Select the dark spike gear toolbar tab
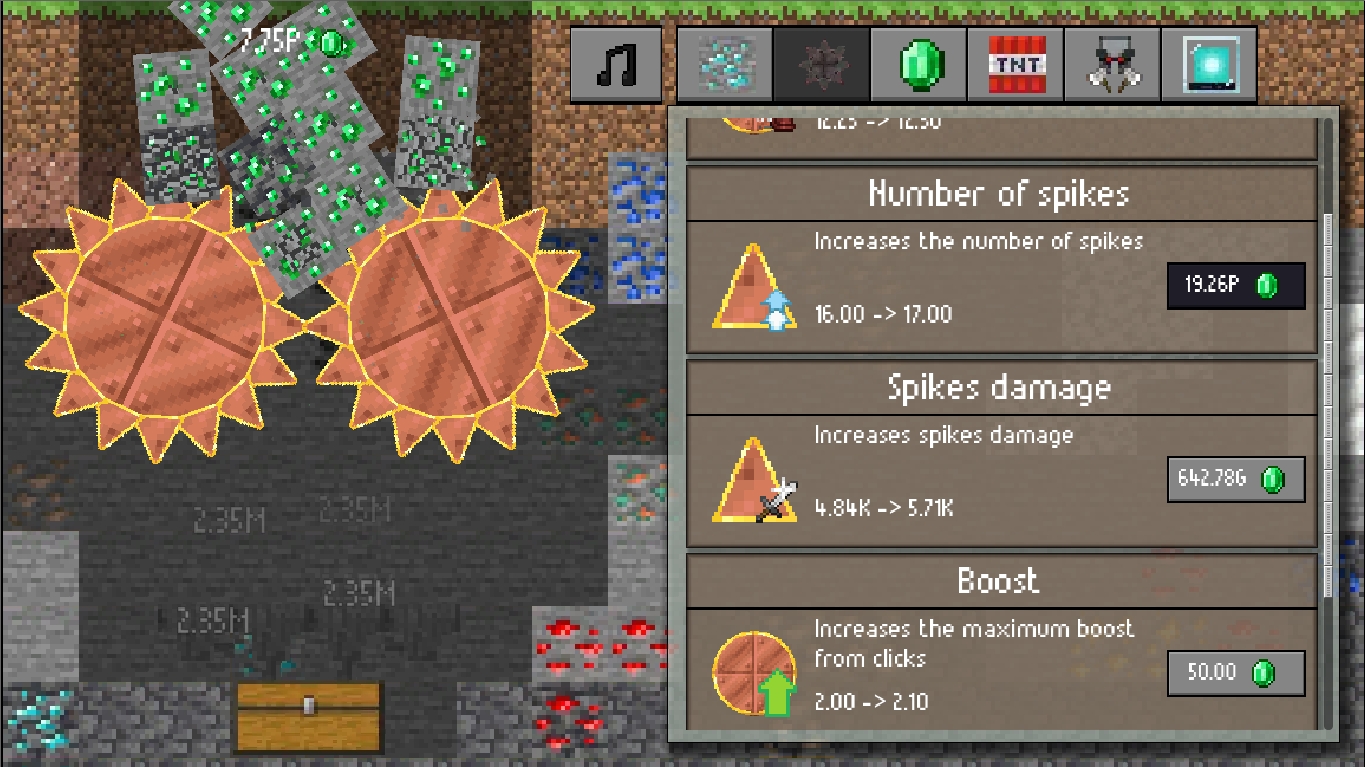Image resolution: width=1365 pixels, height=767 pixels. (x=820, y=64)
